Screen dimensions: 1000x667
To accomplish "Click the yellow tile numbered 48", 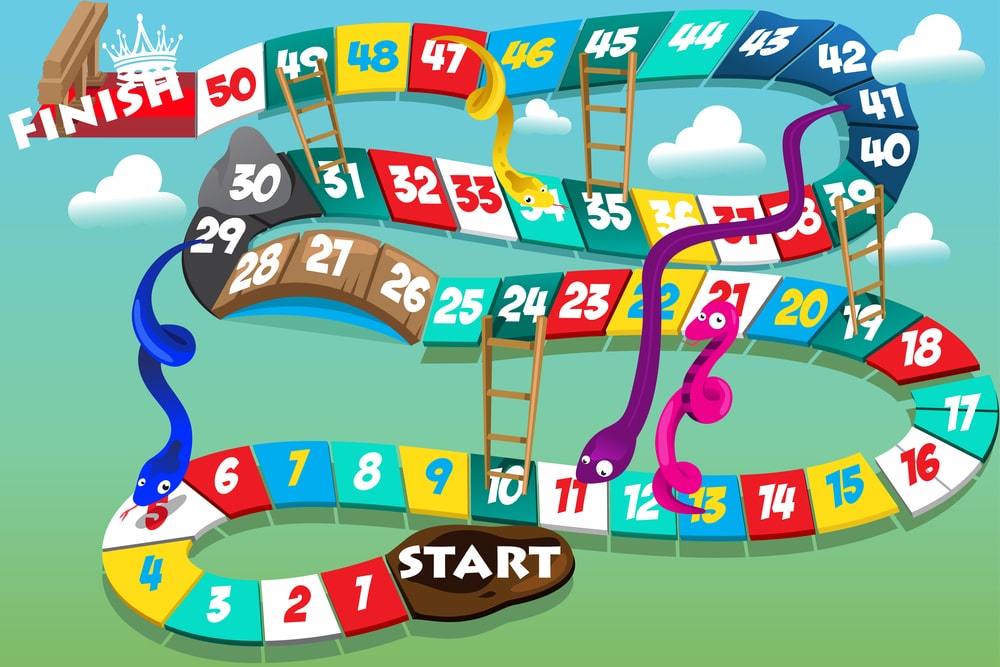I will coord(371,57).
